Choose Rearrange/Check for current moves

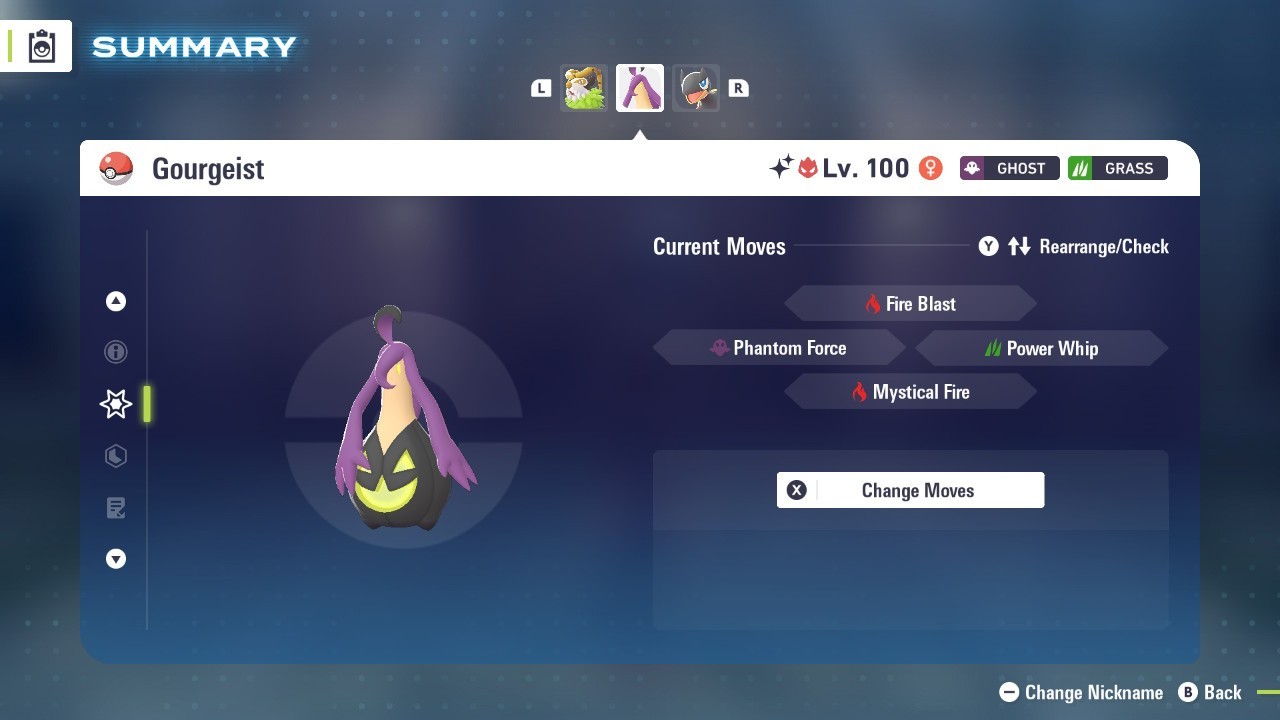click(1074, 246)
